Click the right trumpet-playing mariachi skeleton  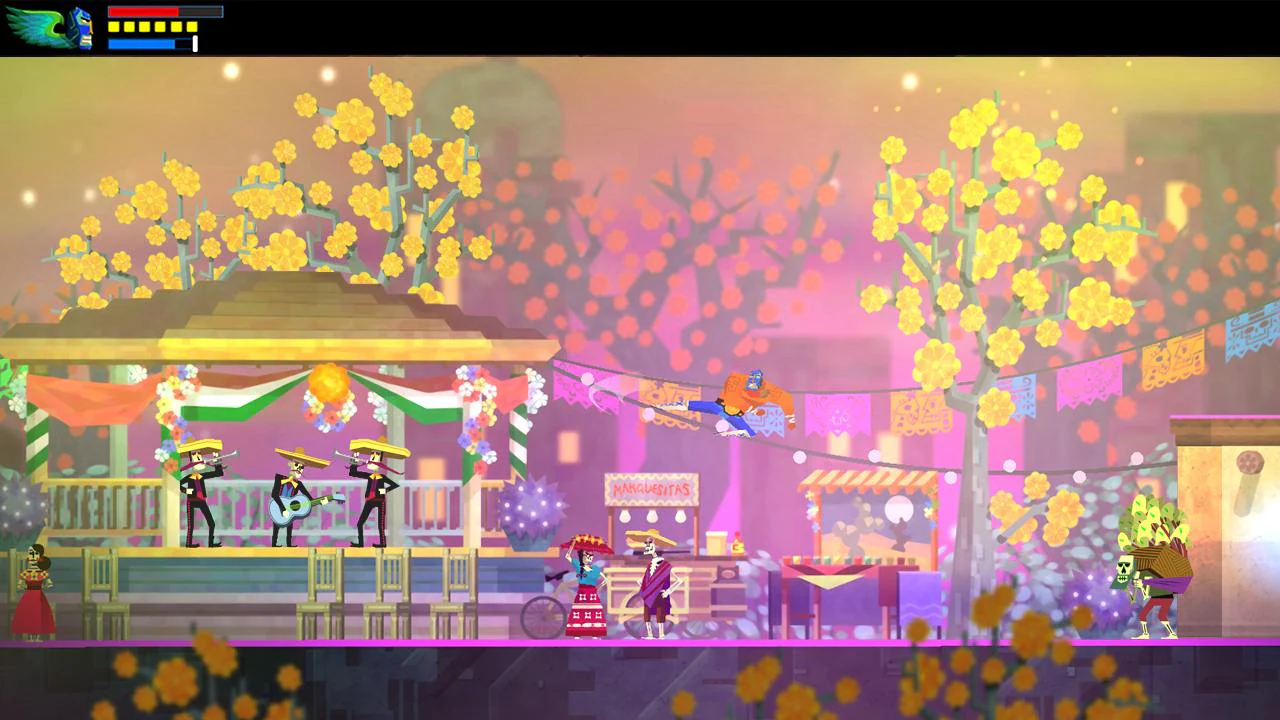tap(373, 490)
